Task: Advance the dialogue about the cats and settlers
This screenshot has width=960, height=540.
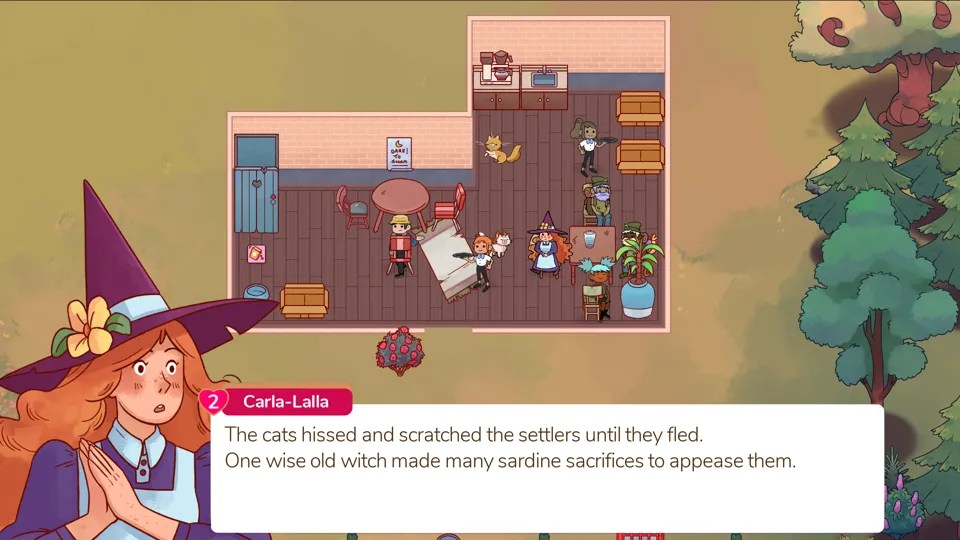Action: tap(546, 468)
